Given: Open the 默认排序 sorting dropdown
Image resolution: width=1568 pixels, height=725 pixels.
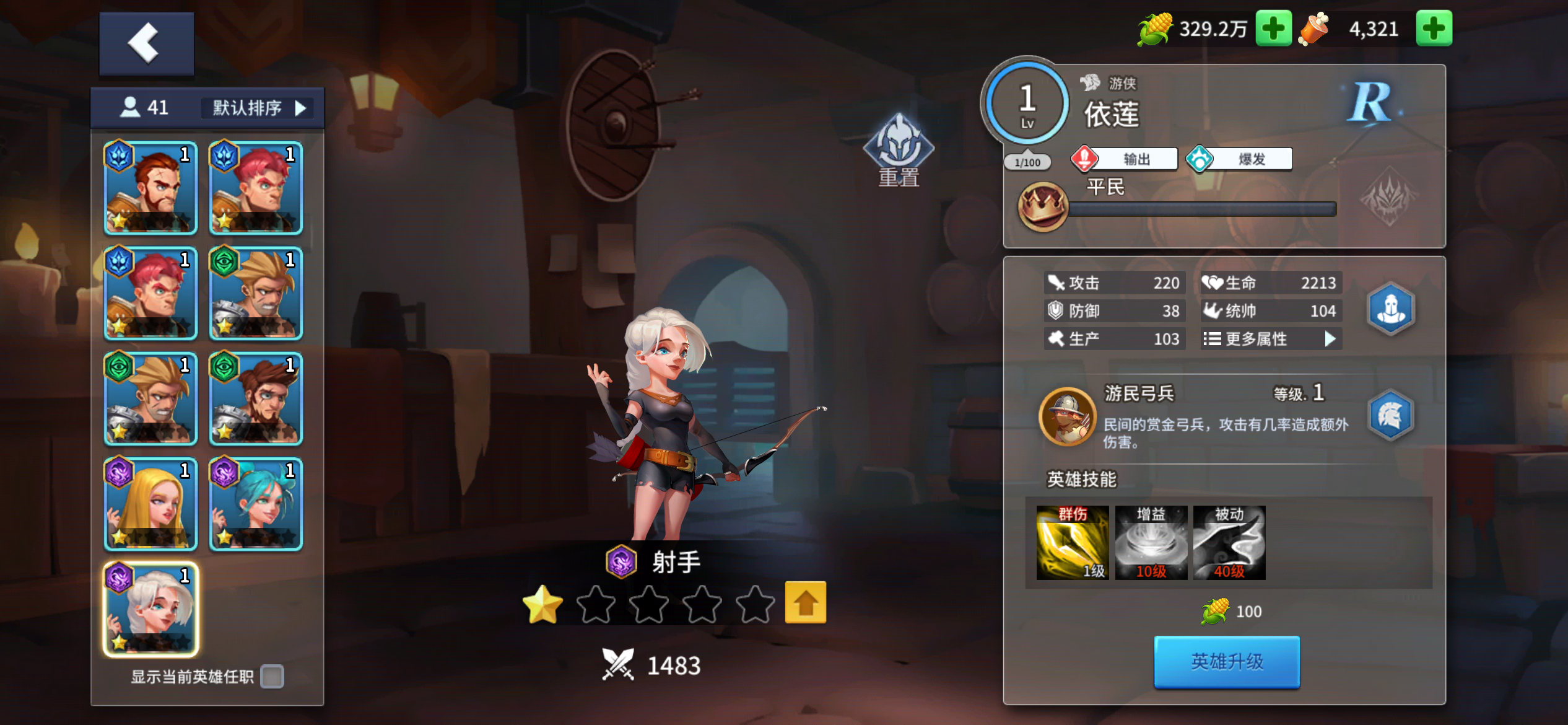Looking at the screenshot, I should (257, 107).
